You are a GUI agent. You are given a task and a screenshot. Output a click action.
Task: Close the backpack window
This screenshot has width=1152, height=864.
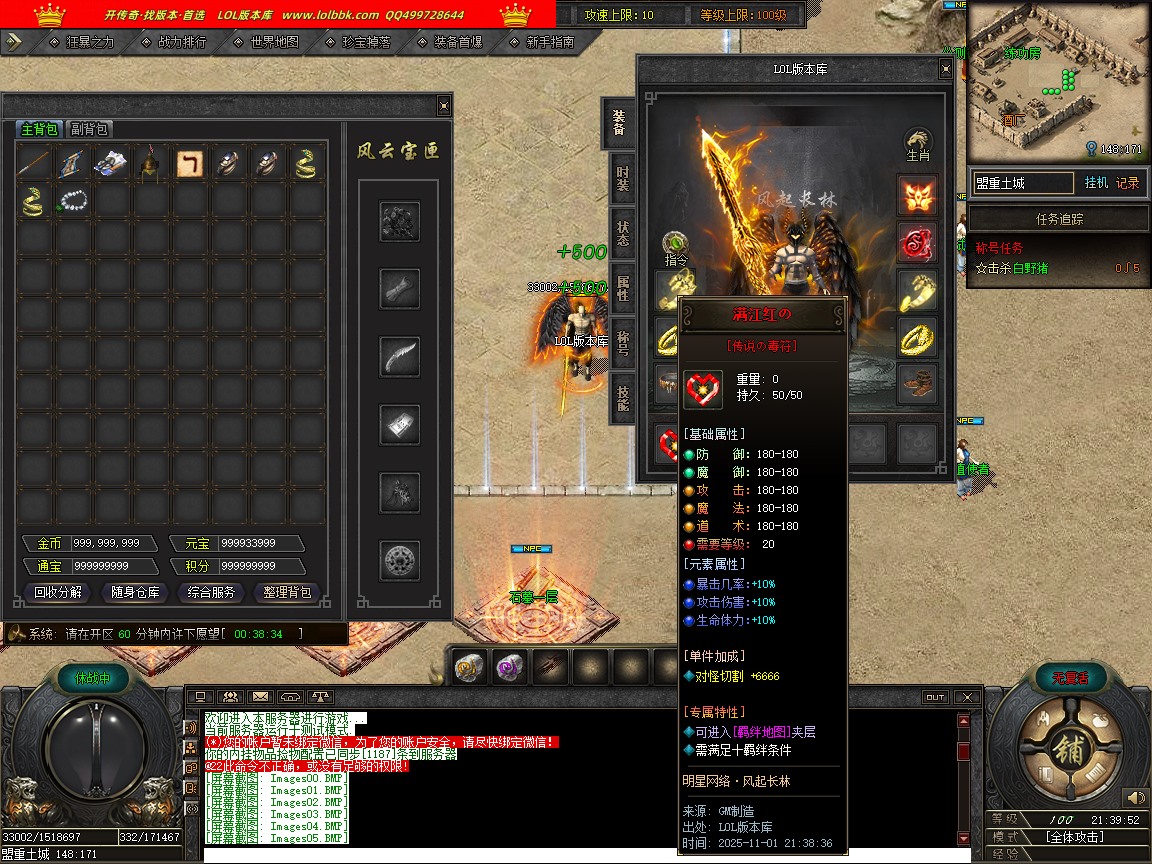pyautogui.click(x=444, y=106)
